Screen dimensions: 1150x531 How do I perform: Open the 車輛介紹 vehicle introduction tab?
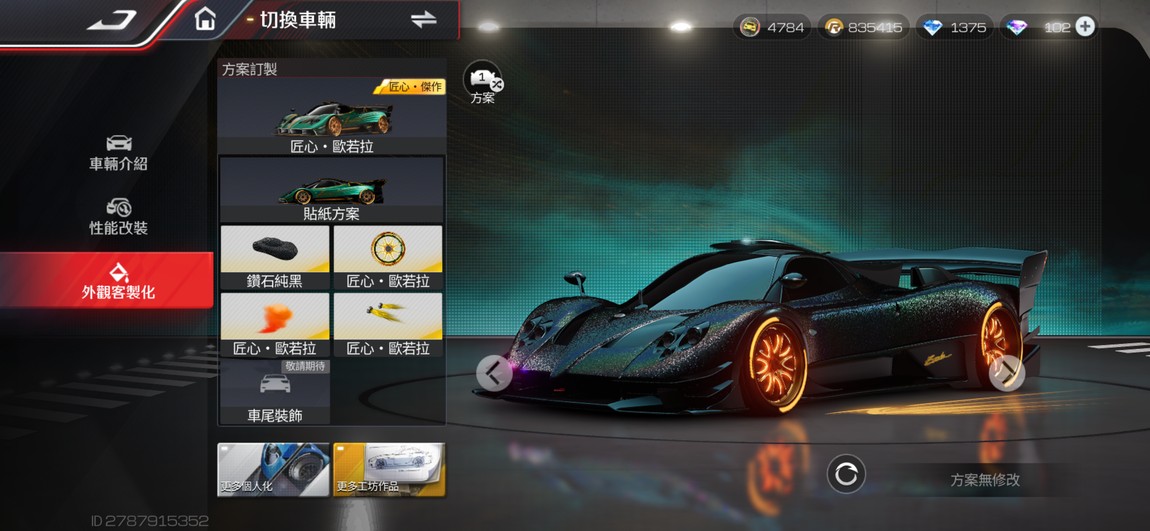118,152
